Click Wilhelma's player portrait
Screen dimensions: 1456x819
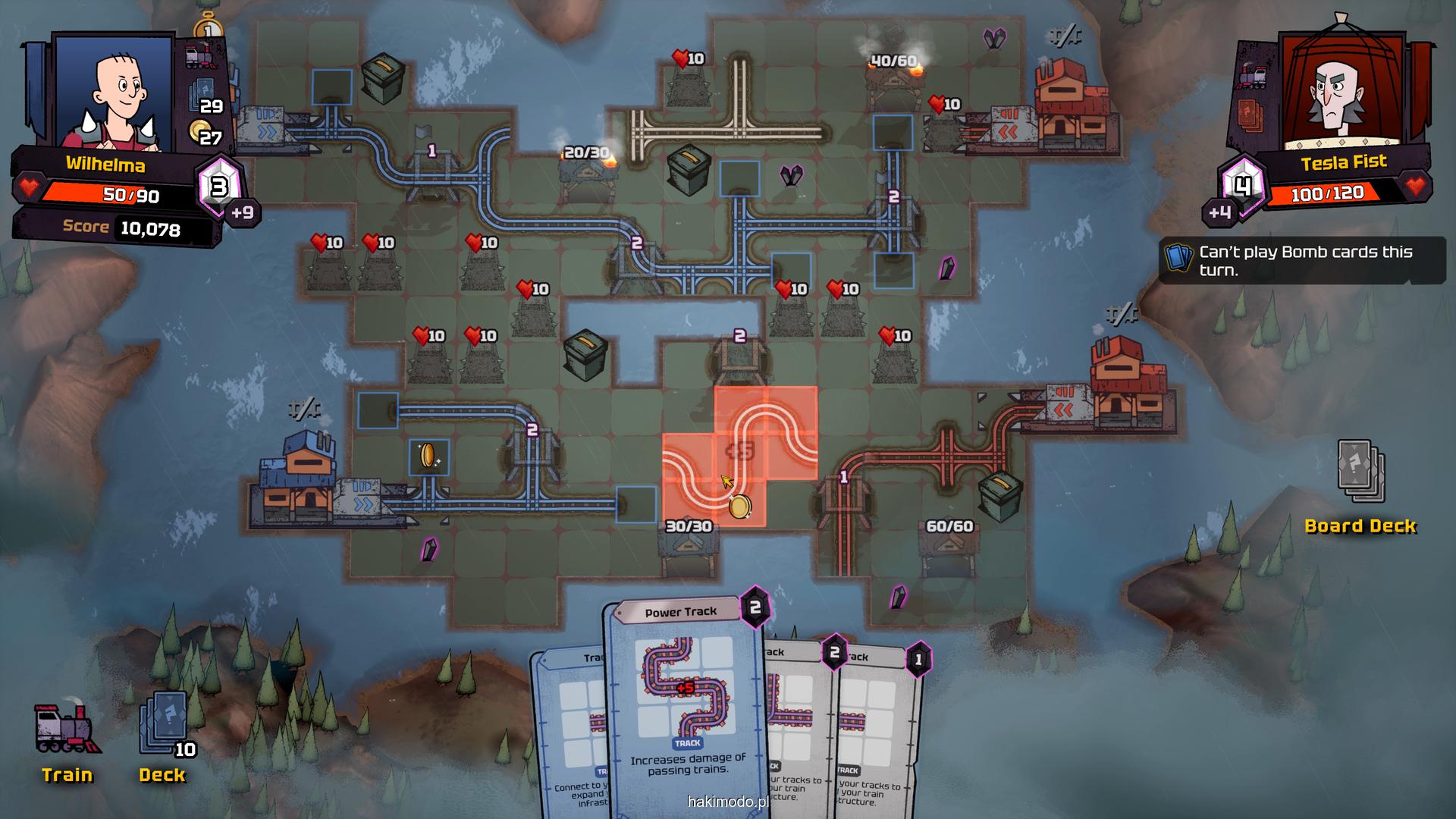click(114, 91)
